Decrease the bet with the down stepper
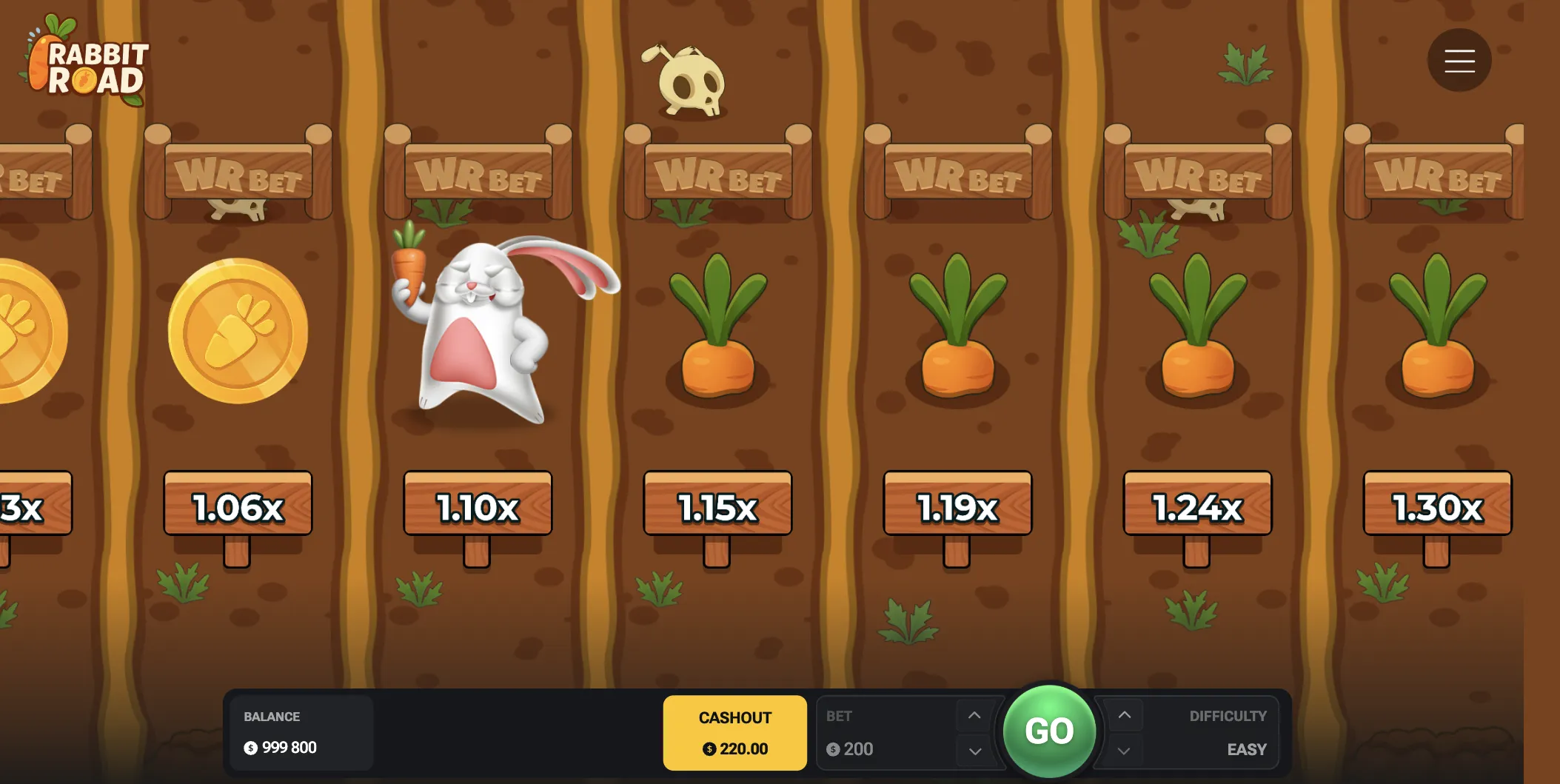Screen dimensions: 1560x784 pos(974,750)
